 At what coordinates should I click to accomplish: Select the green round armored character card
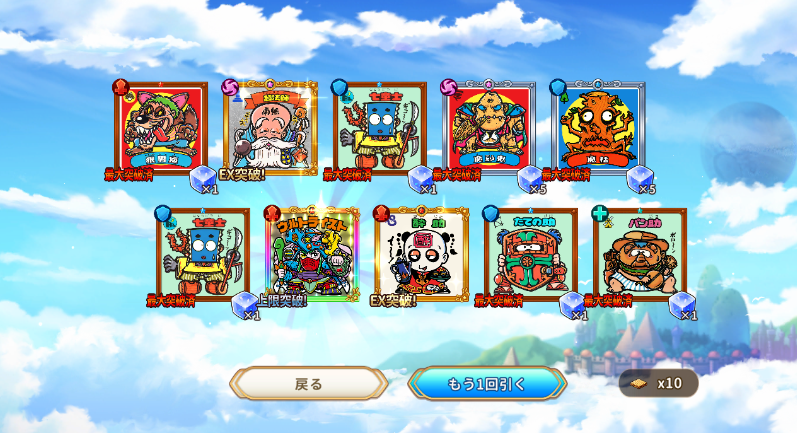coord(530,253)
